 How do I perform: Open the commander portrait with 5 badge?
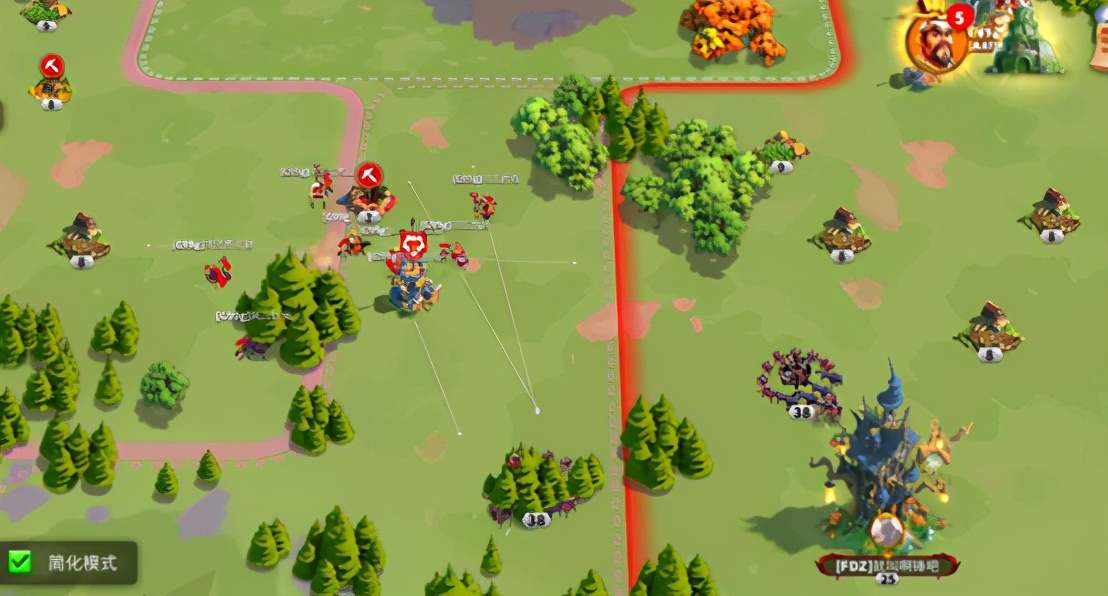coord(934,42)
